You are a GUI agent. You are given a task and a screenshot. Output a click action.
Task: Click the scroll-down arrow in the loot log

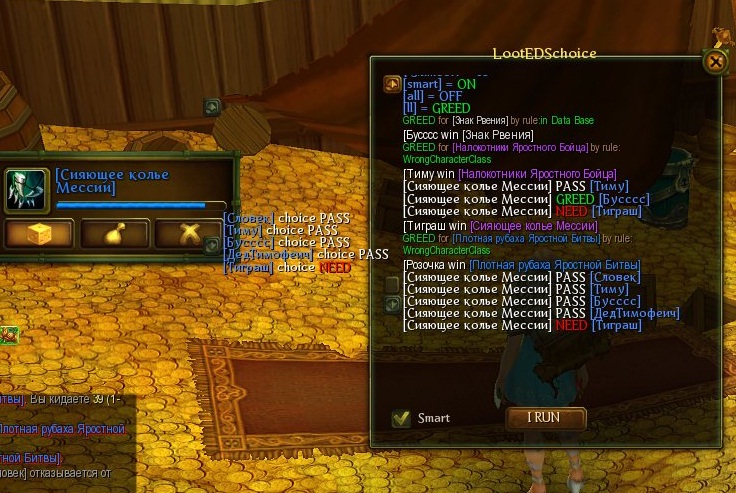coord(392,303)
